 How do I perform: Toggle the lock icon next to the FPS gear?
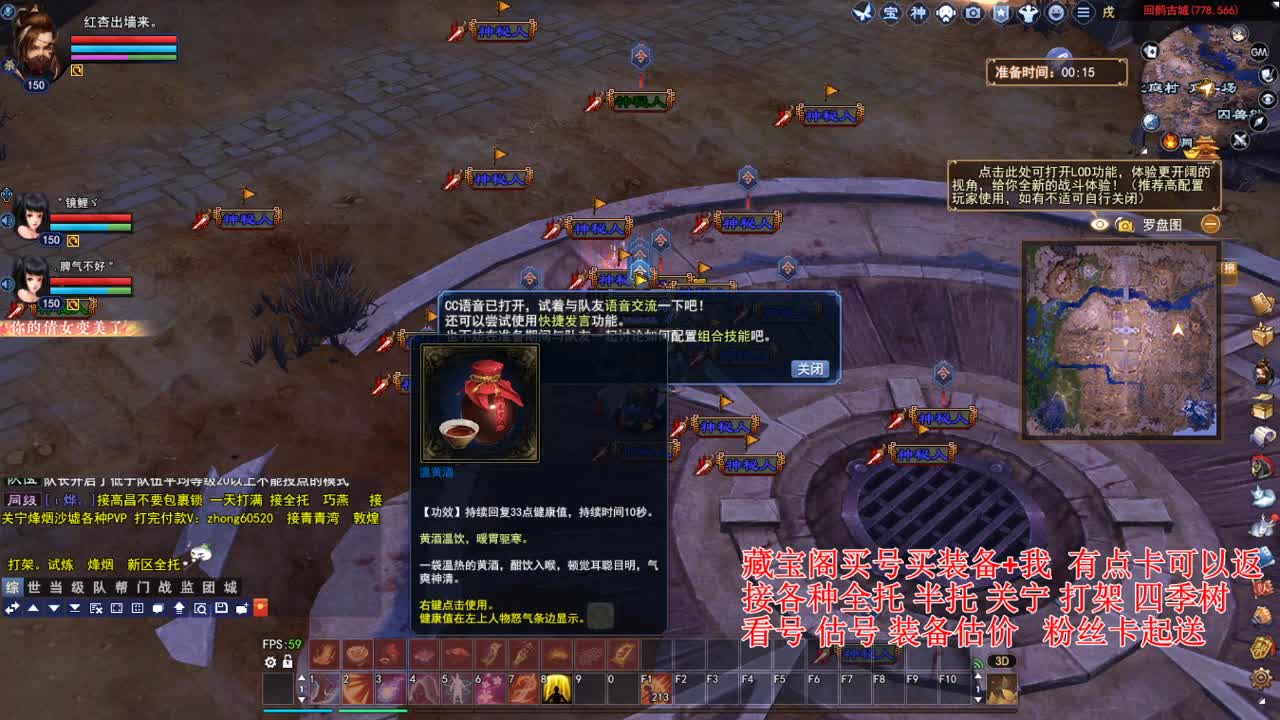[x=286, y=662]
